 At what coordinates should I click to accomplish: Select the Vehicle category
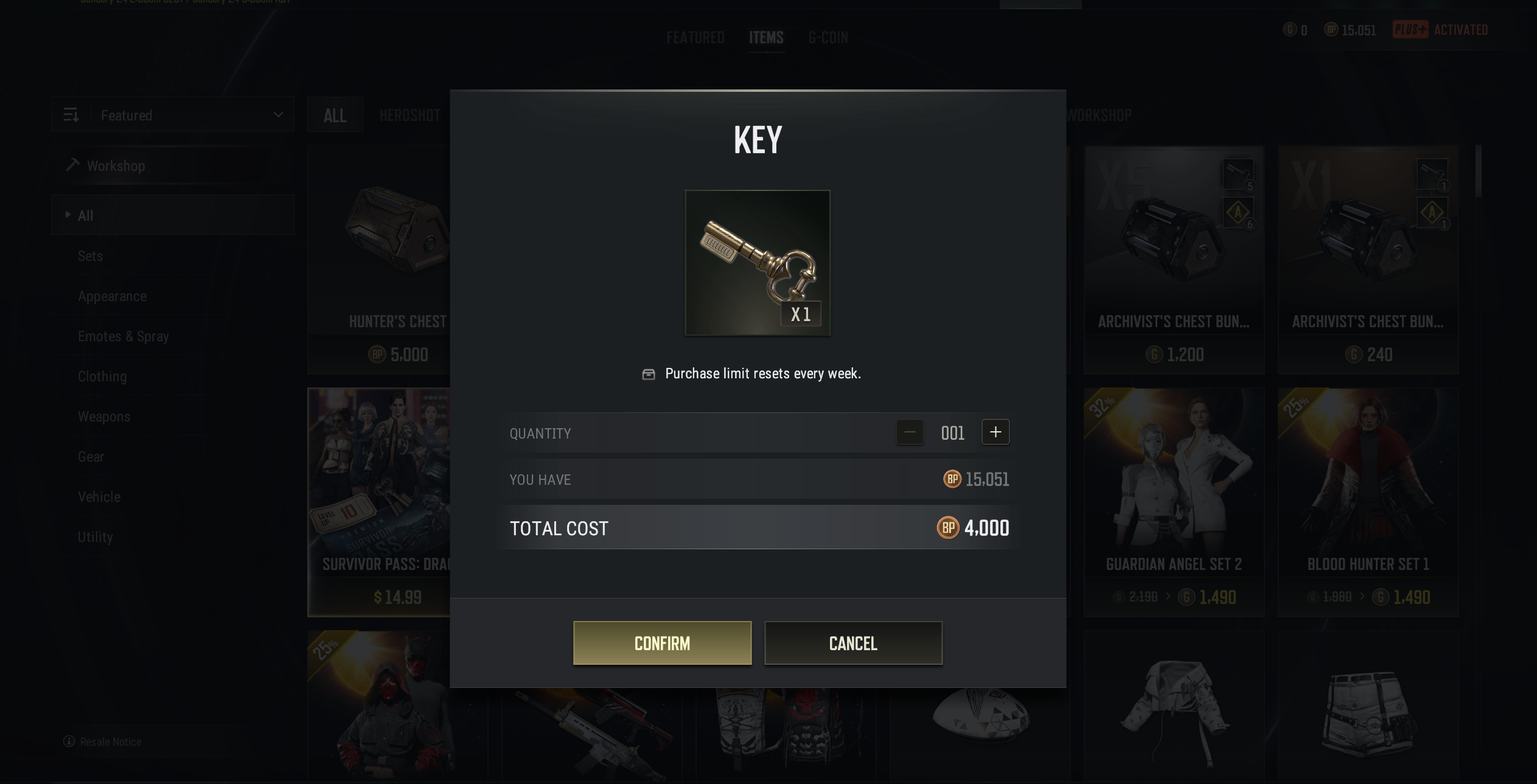[99, 497]
